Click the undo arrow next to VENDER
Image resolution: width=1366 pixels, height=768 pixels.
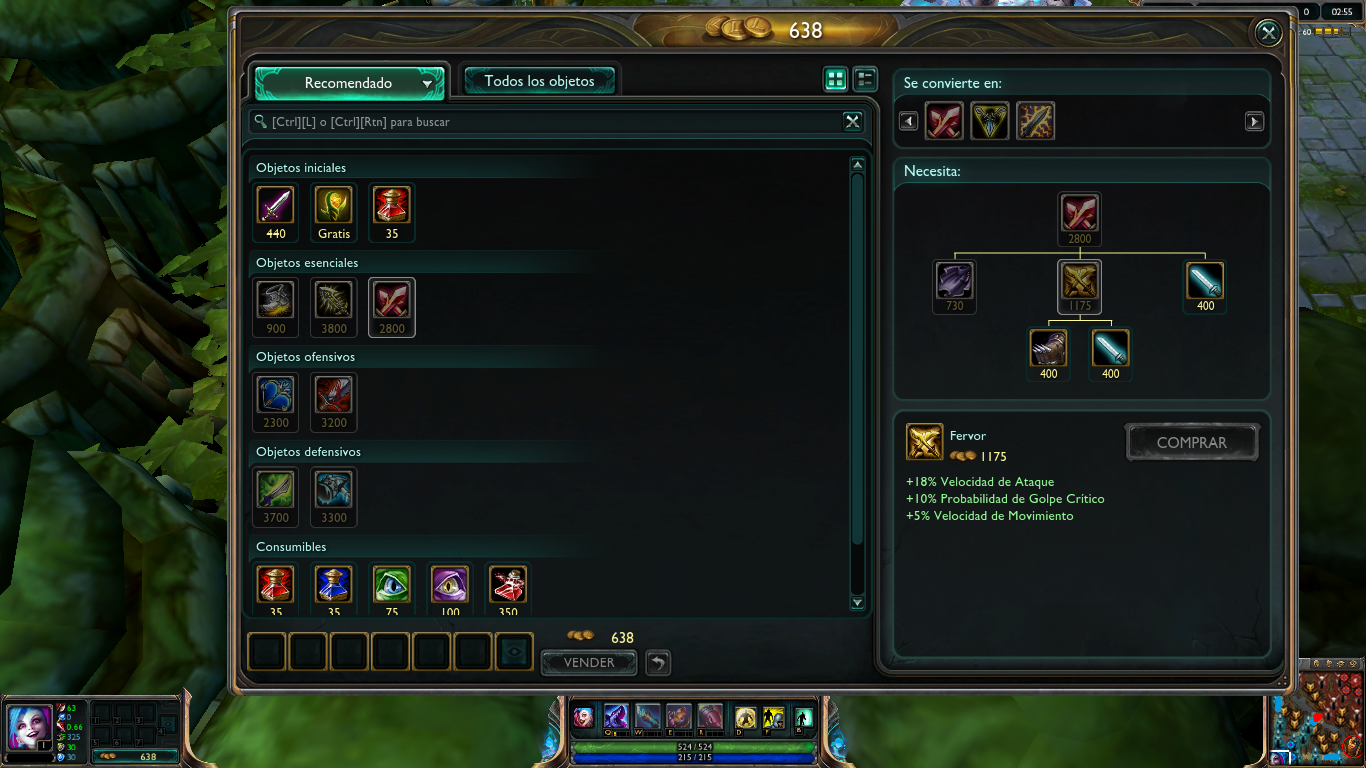pos(657,662)
